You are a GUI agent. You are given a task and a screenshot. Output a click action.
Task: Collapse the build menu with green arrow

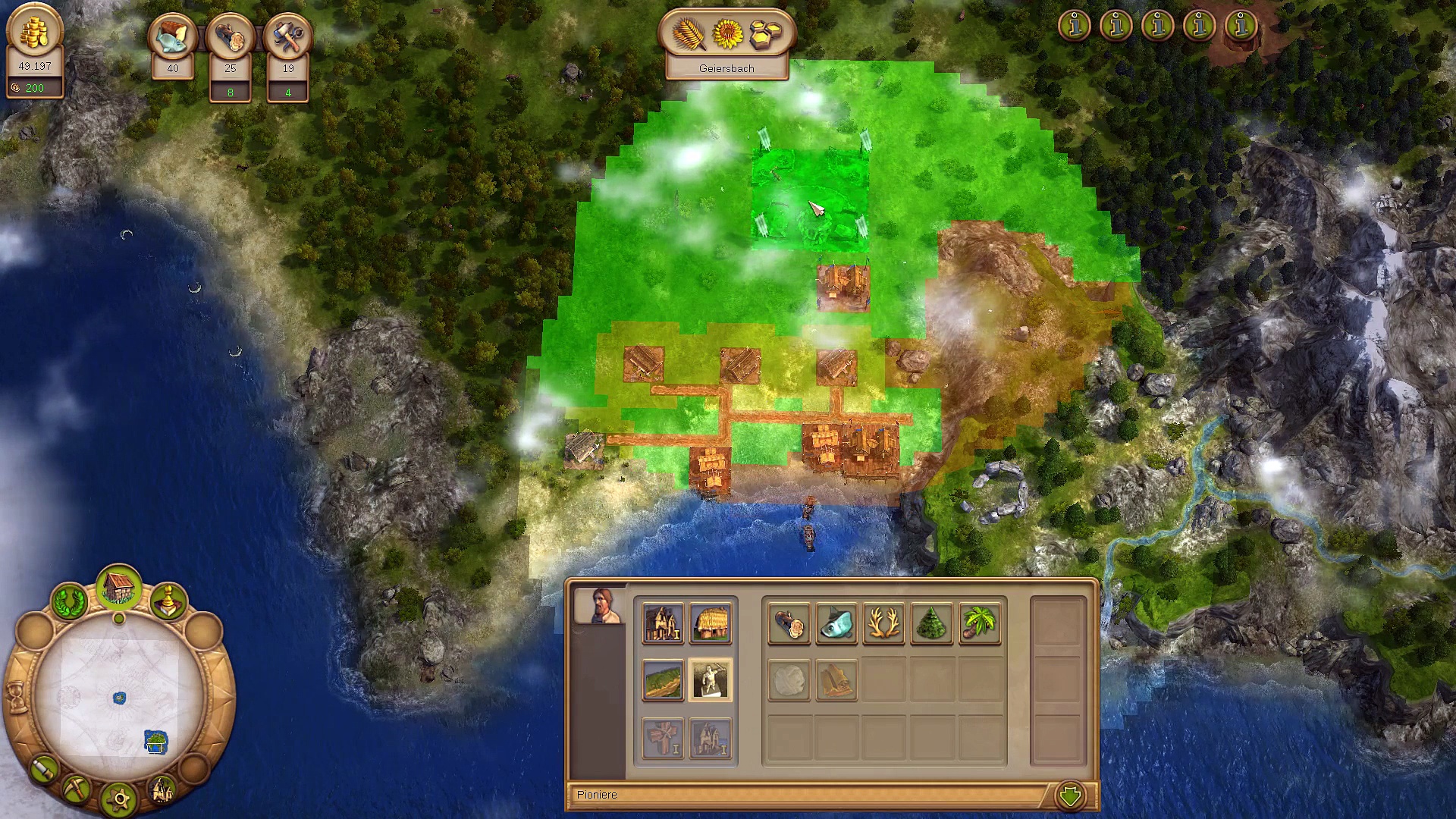[1071, 795]
